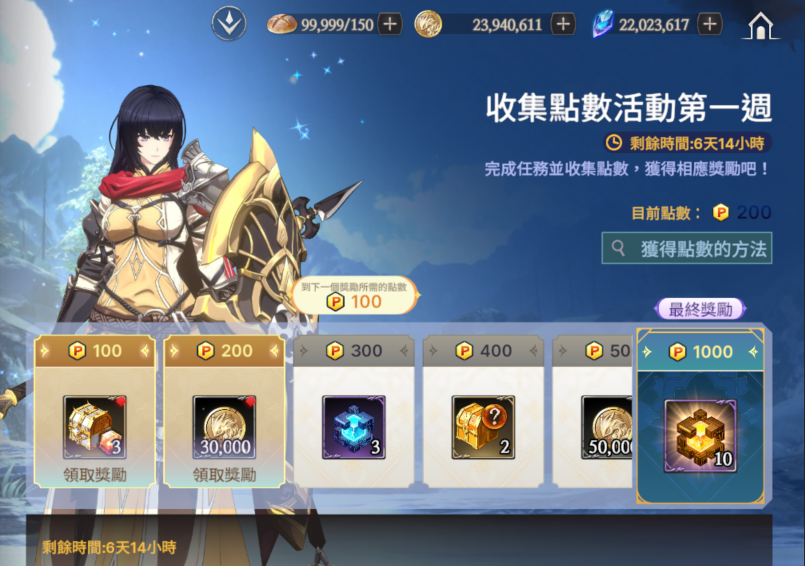805x566 pixels.
Task: Open 獲得點數的方法 info
Action: (x=687, y=248)
